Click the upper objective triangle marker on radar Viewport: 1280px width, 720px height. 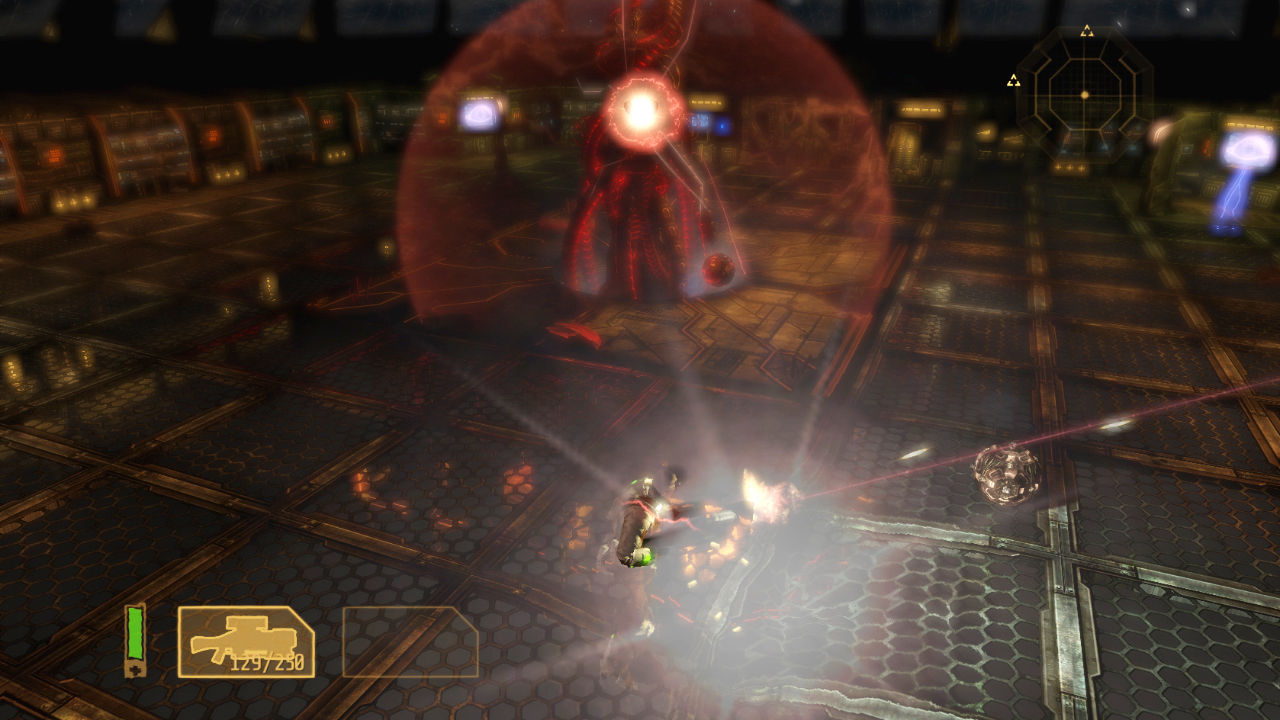[1089, 30]
